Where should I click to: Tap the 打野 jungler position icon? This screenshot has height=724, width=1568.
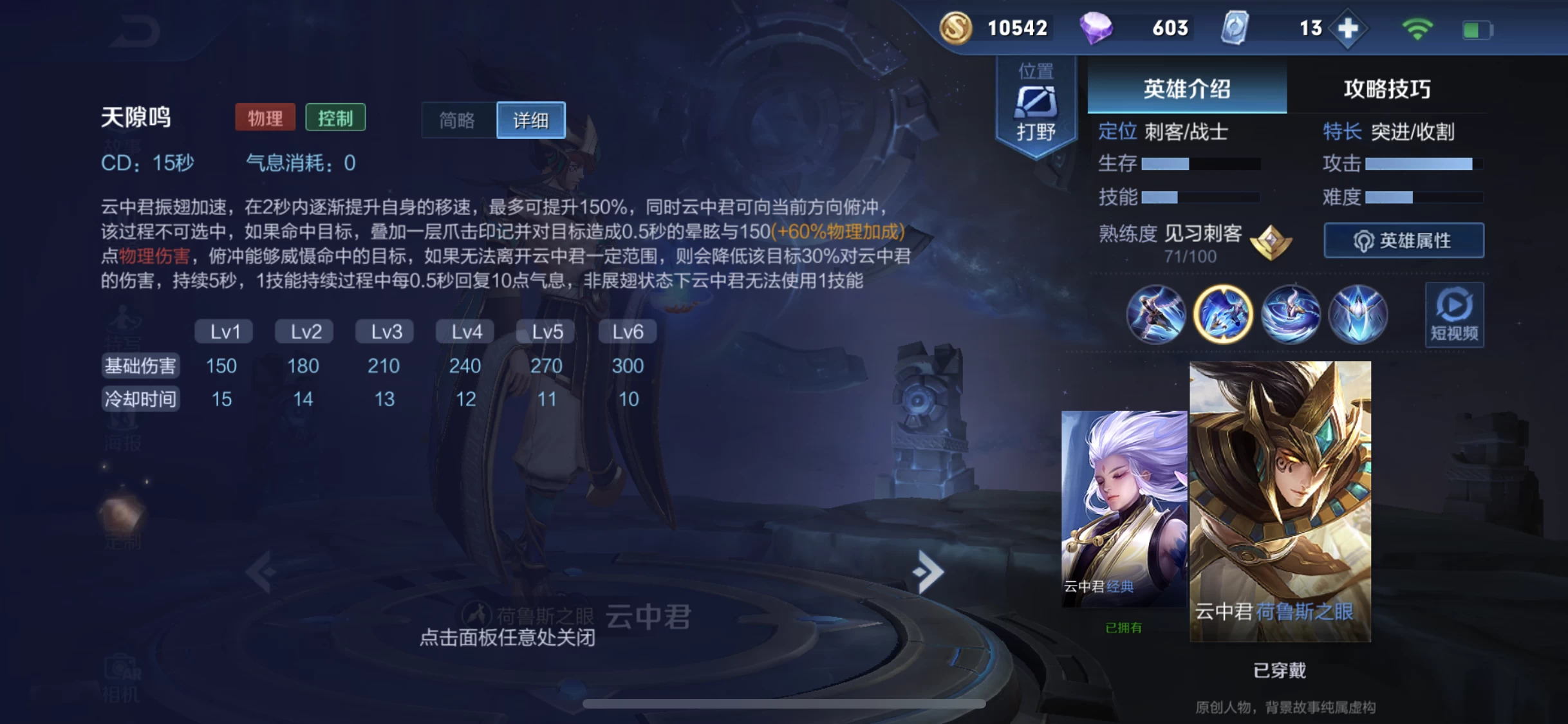[1036, 103]
